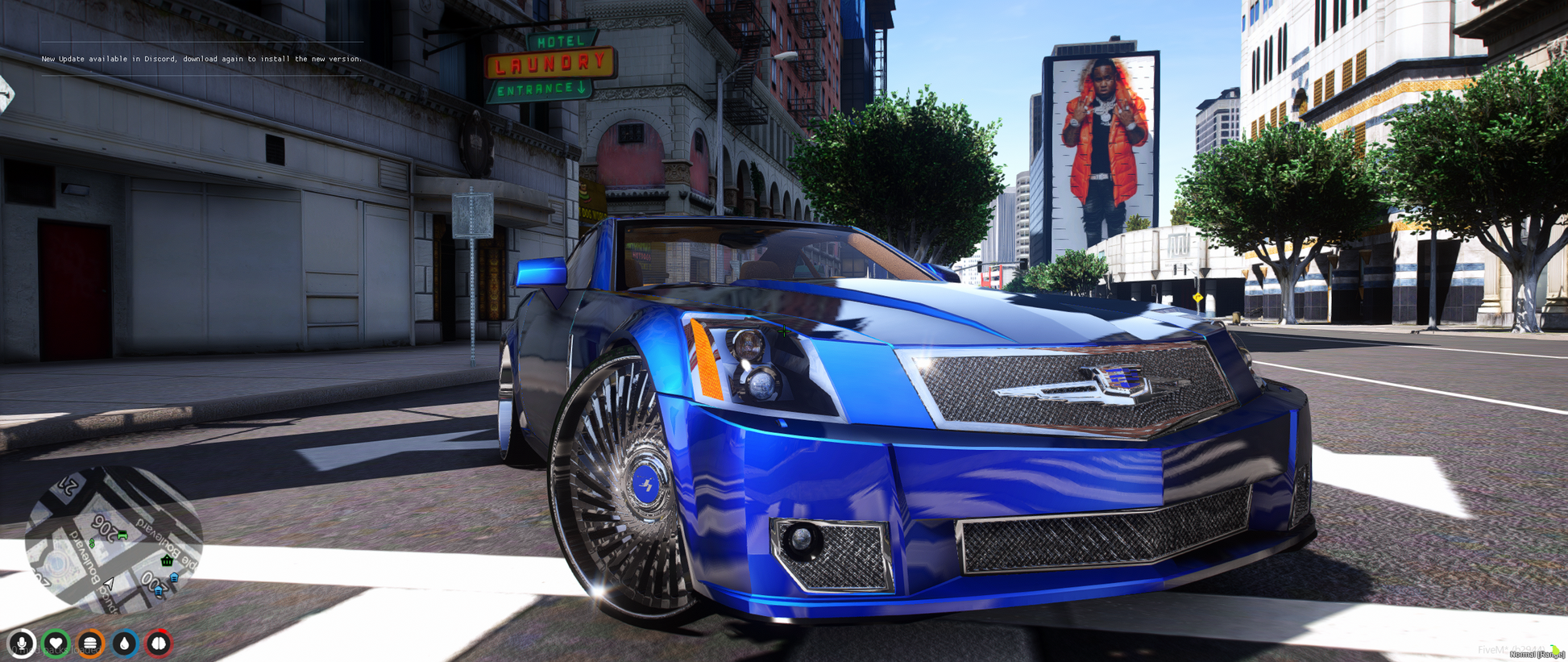Image resolution: width=1568 pixels, height=662 pixels.
Task: Click the green dollar sign map marker
Action: [92, 544]
